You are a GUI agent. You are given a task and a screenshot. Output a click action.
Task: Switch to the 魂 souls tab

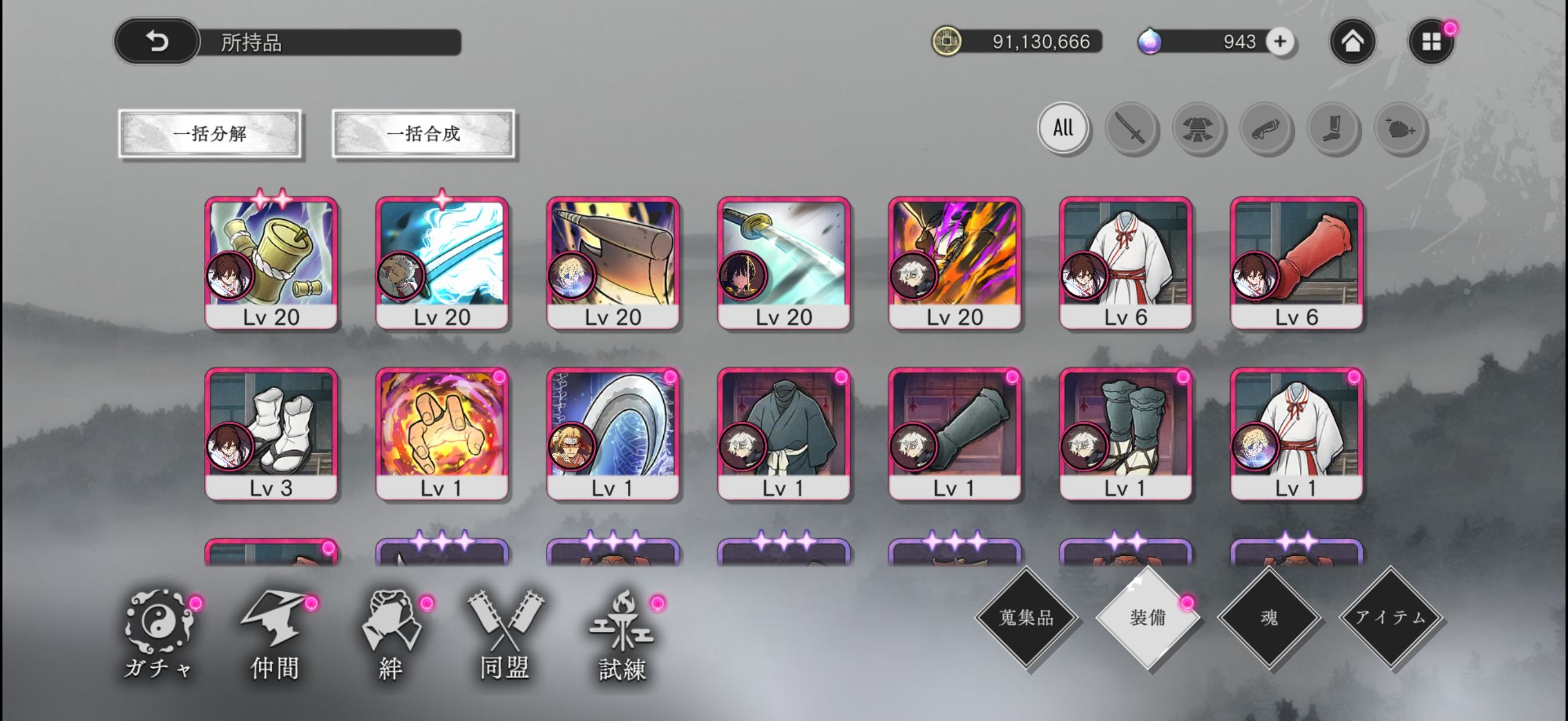tap(1269, 618)
